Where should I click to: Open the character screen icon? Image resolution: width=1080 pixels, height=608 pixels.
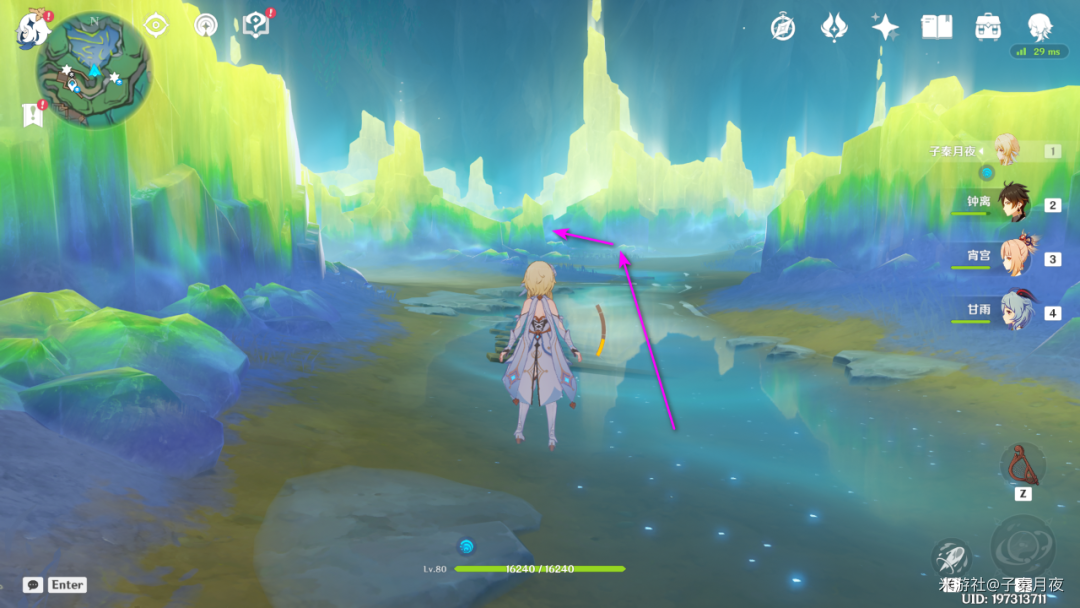1041,27
